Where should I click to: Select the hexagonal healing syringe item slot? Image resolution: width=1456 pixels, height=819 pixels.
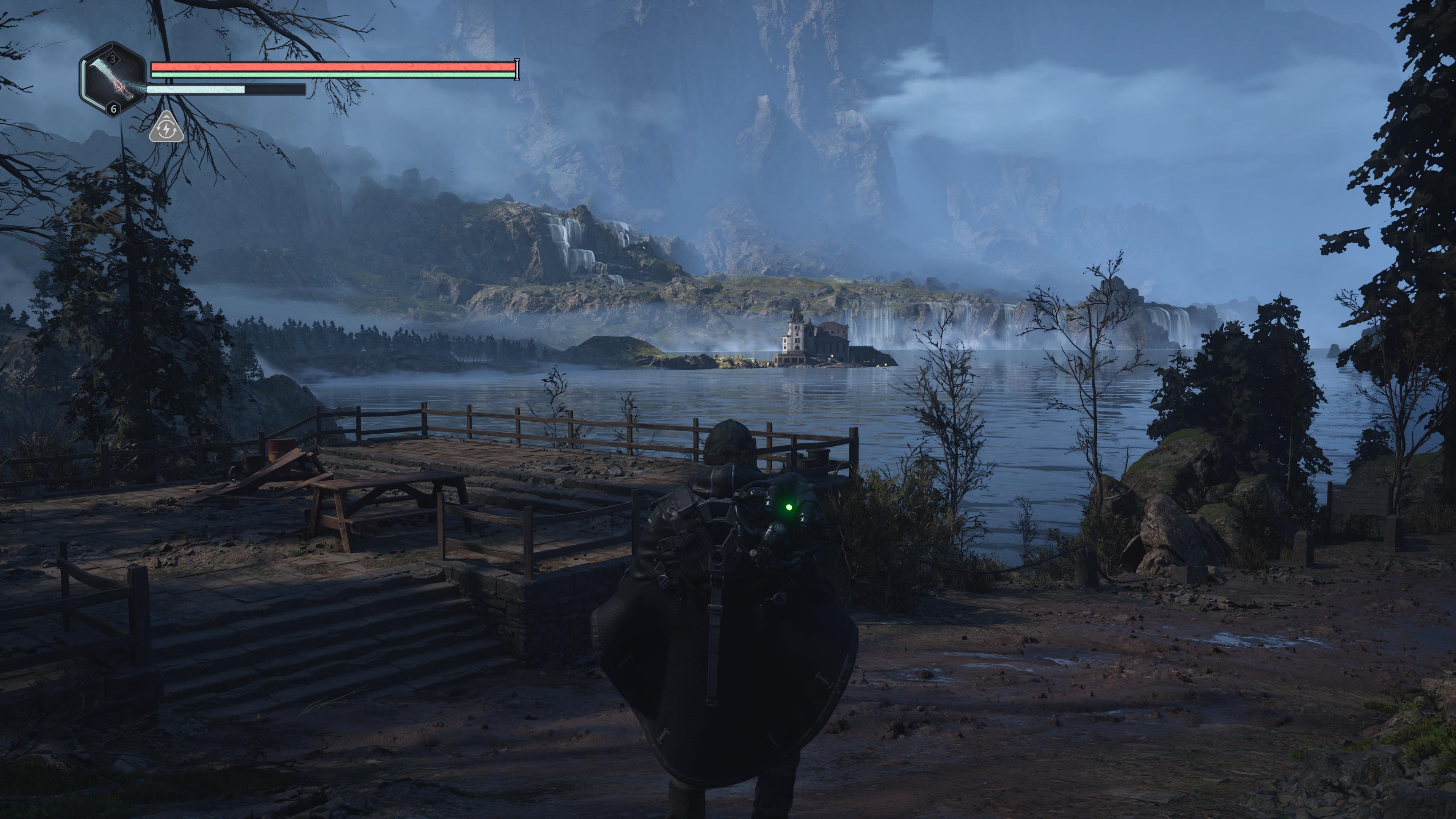tap(113, 80)
